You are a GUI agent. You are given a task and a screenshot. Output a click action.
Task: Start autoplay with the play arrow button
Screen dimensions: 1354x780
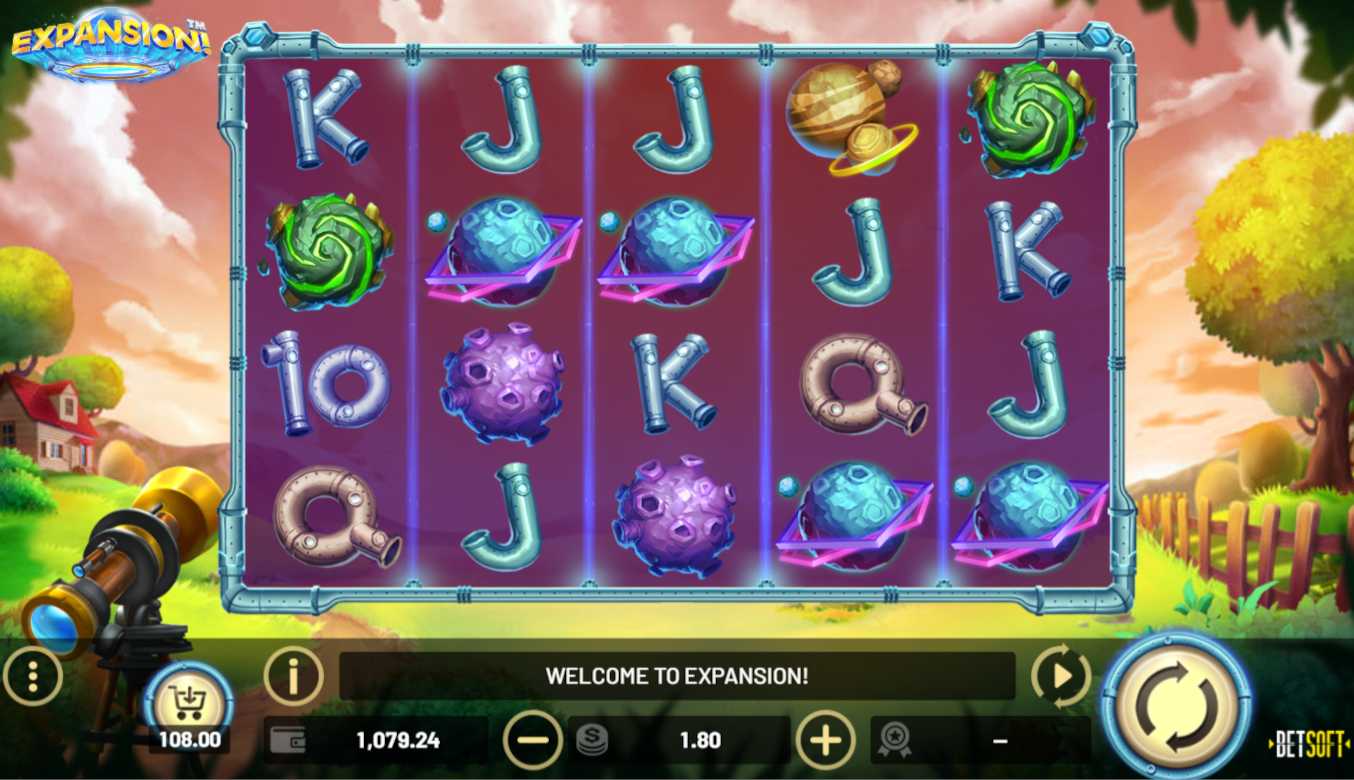tap(1060, 677)
